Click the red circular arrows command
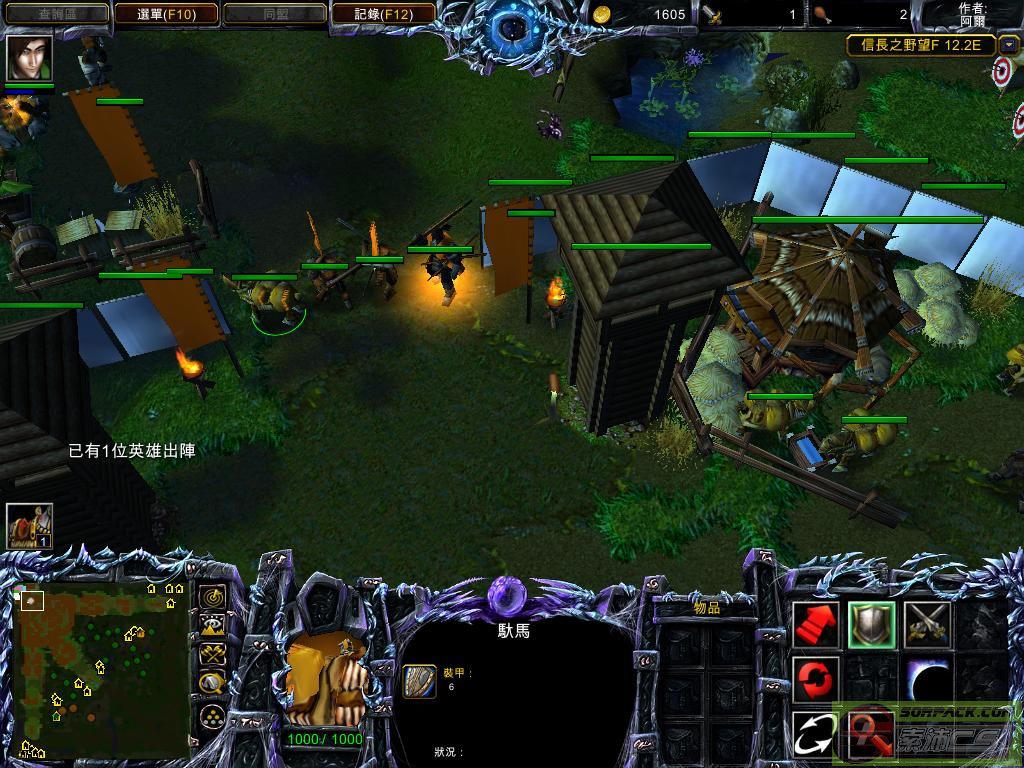Image resolution: width=1024 pixels, height=768 pixels. (x=816, y=680)
